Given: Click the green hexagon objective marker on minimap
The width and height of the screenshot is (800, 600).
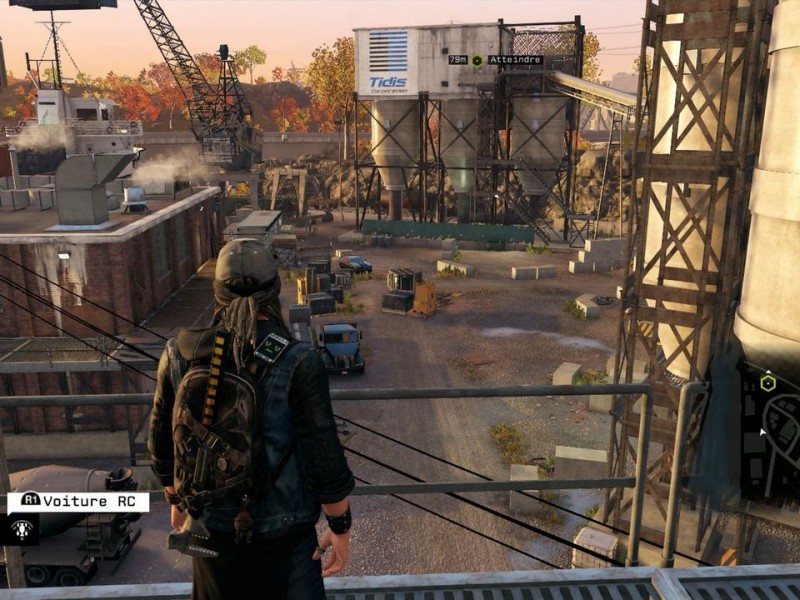Looking at the screenshot, I should point(767,382).
